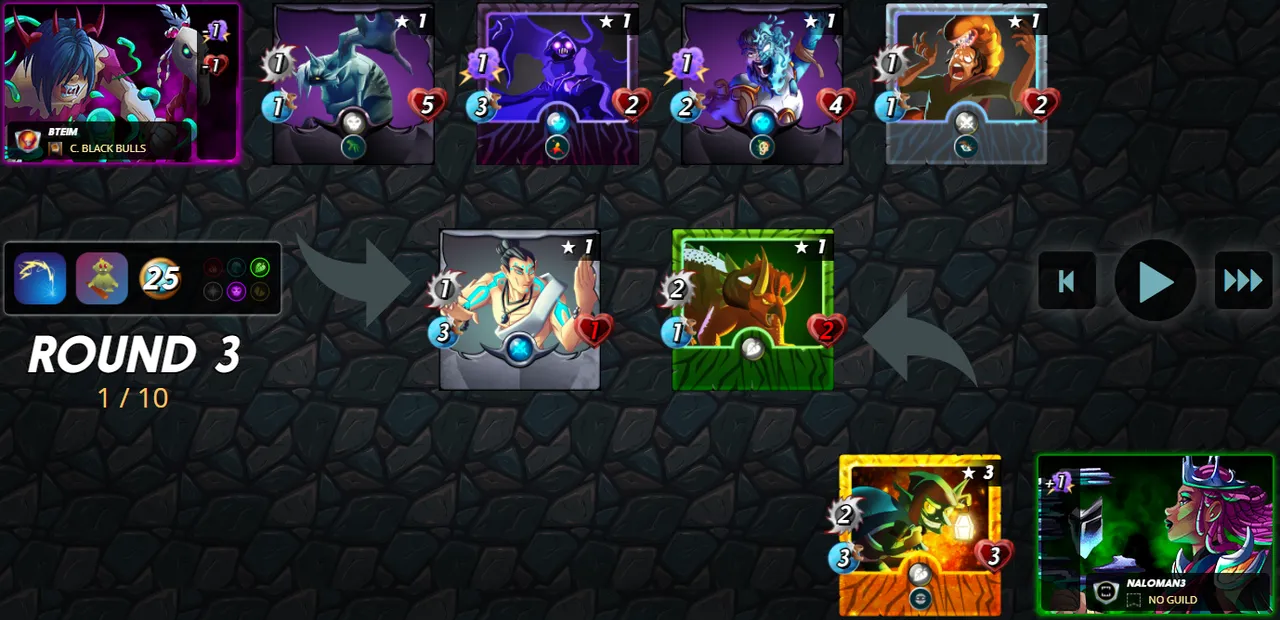Fast-forward to the battle results
Screen dimensions: 1280x620
pyautogui.click(x=1243, y=281)
